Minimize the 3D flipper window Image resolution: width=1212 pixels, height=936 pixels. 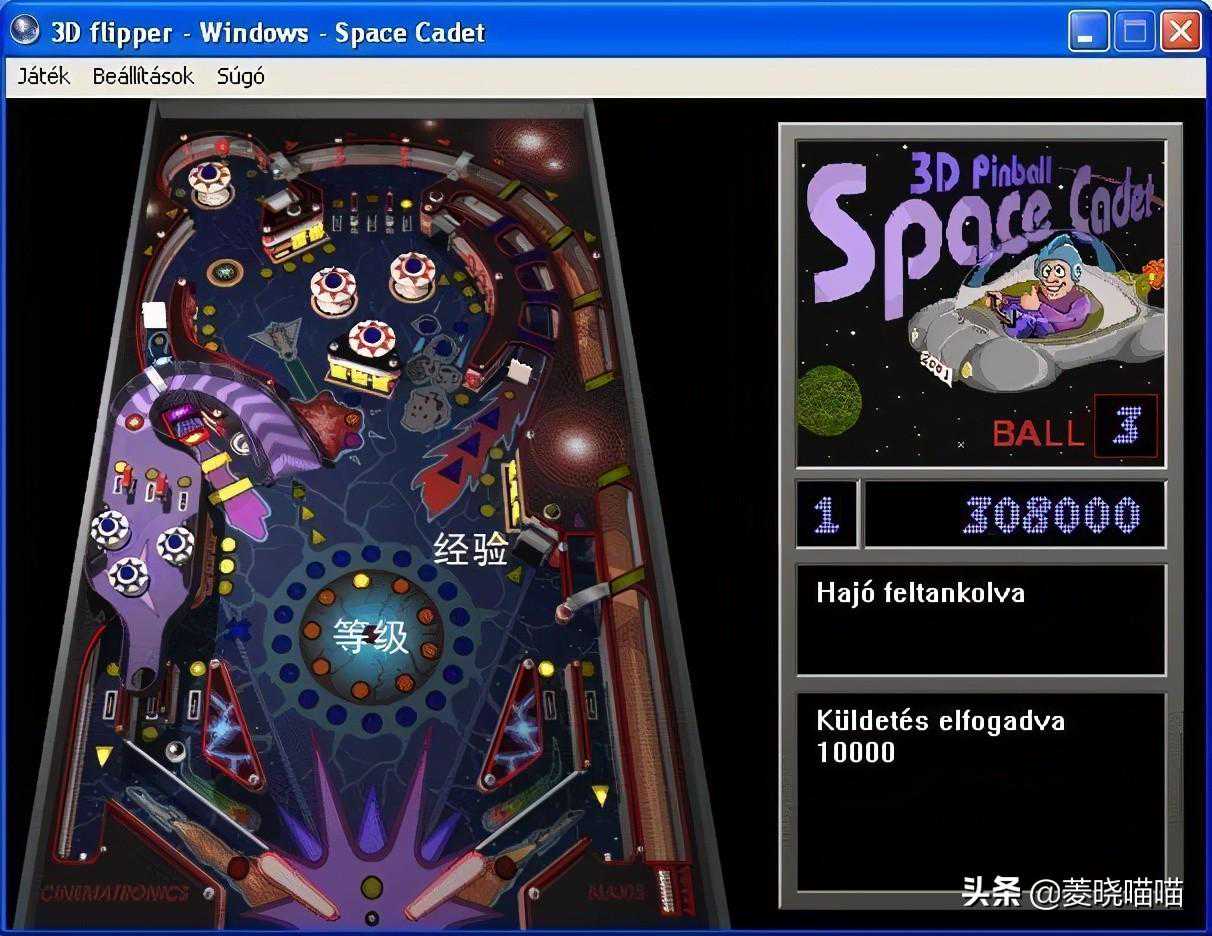(1087, 32)
